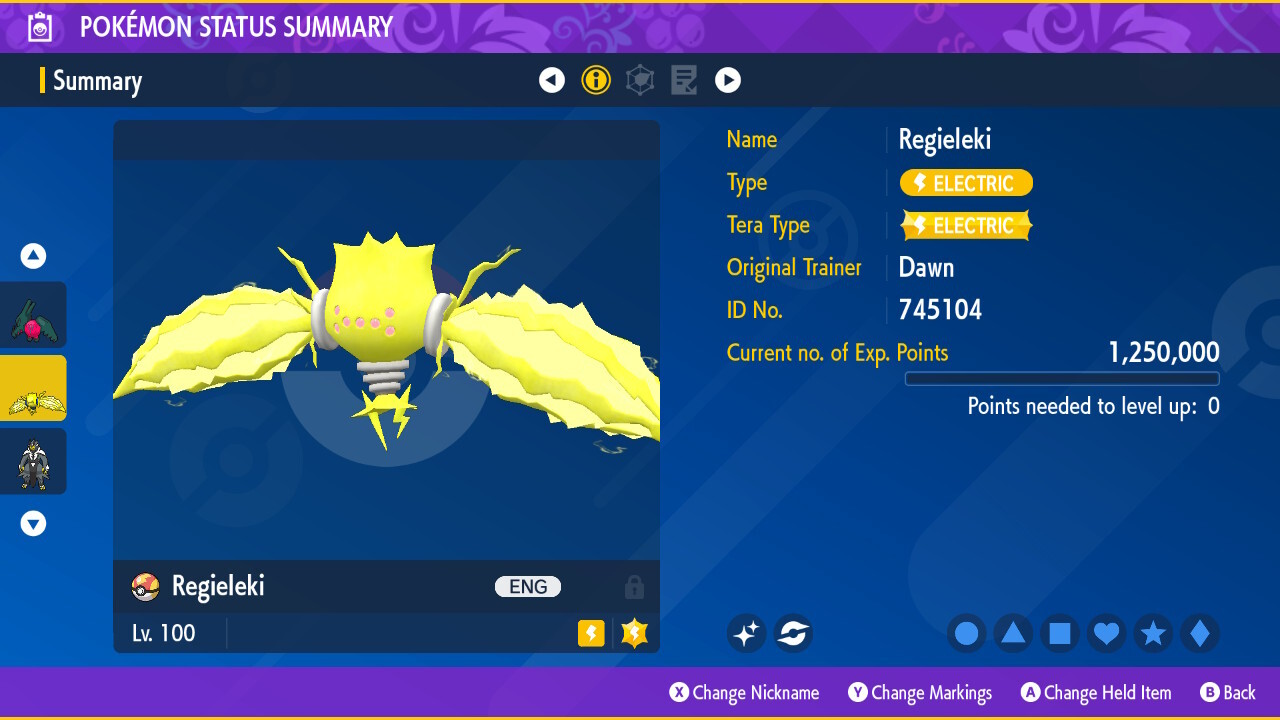1280x720 pixels.
Task: Toggle the square marking
Action: pos(1060,633)
